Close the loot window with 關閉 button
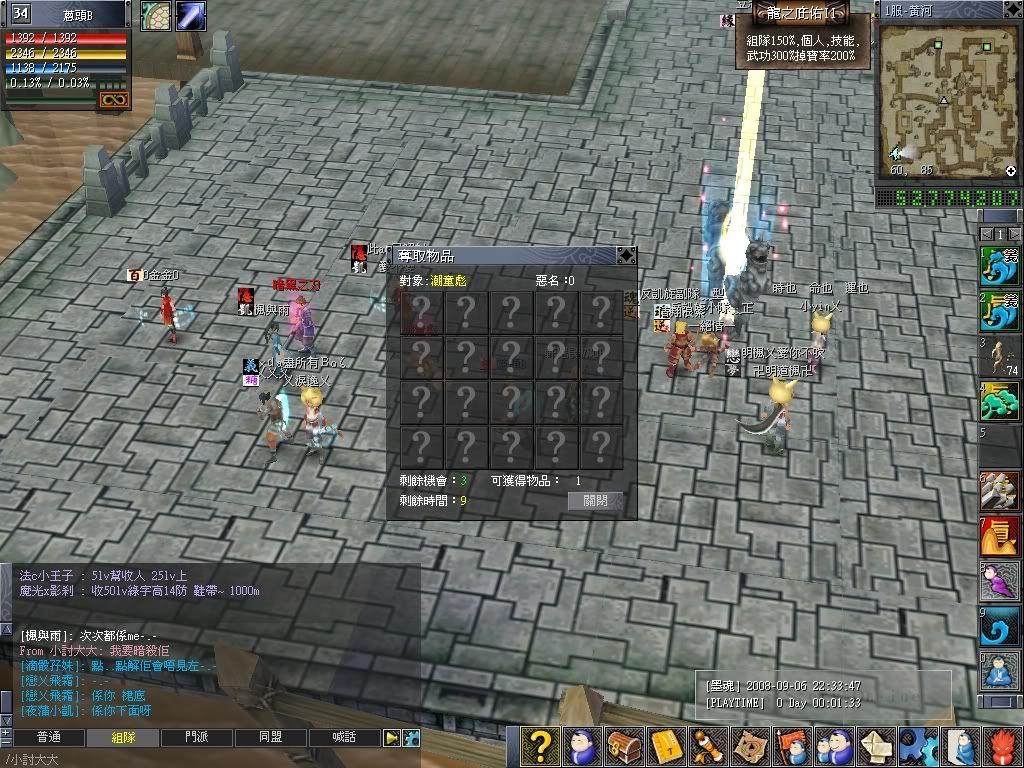 [x=595, y=501]
